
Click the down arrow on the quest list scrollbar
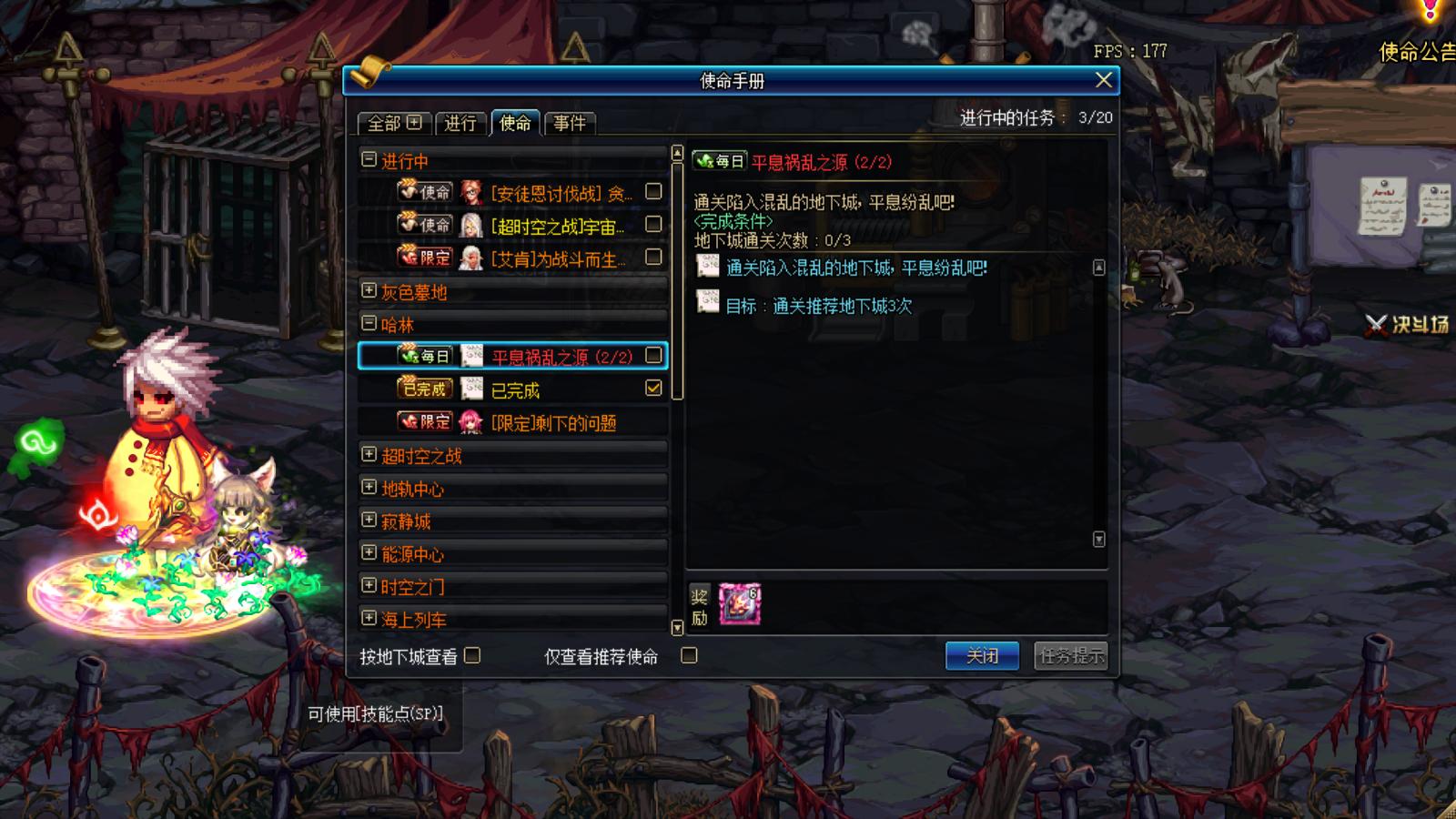(x=675, y=628)
